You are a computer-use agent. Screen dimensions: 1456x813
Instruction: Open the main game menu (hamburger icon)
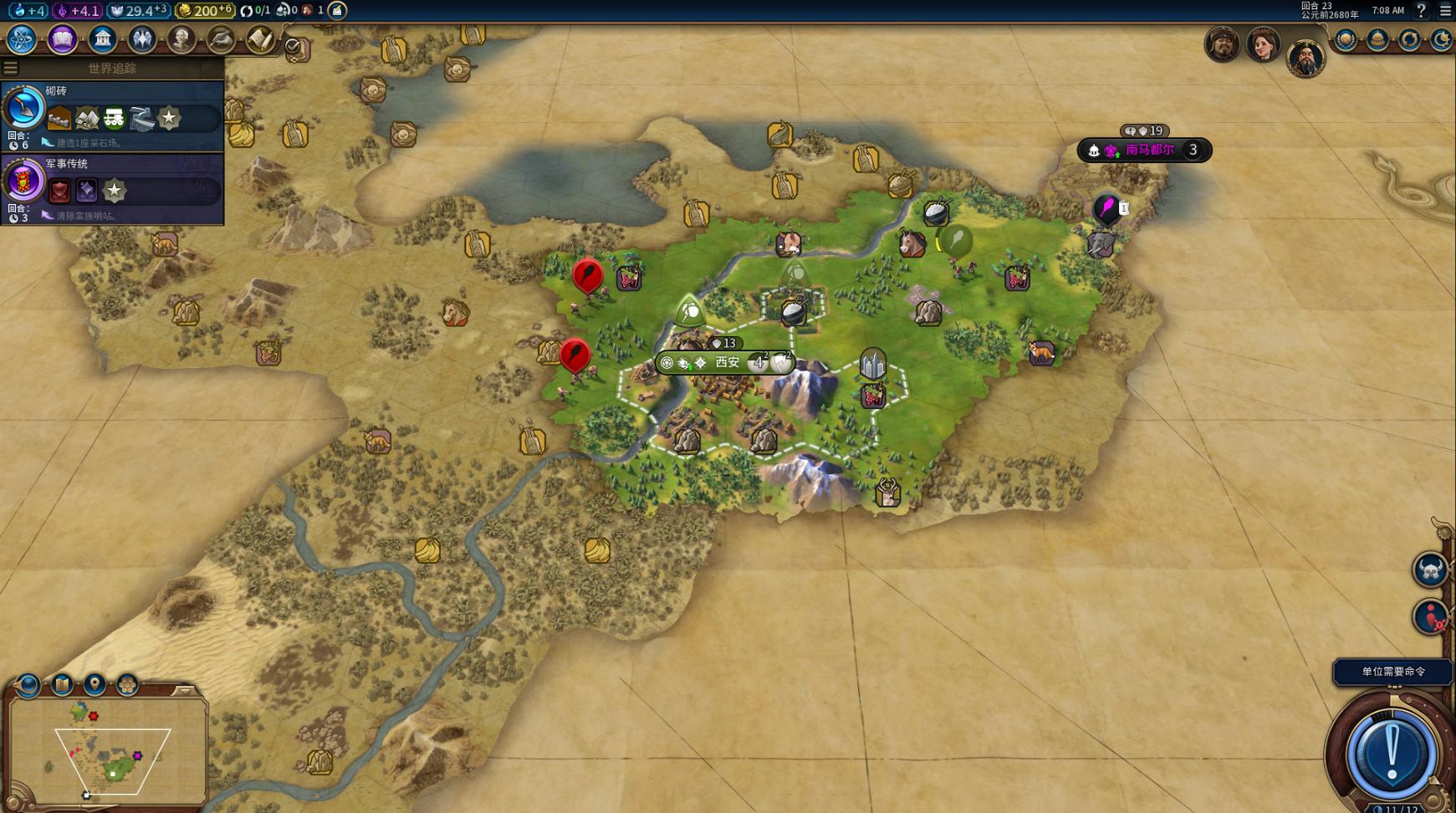pos(1445,10)
